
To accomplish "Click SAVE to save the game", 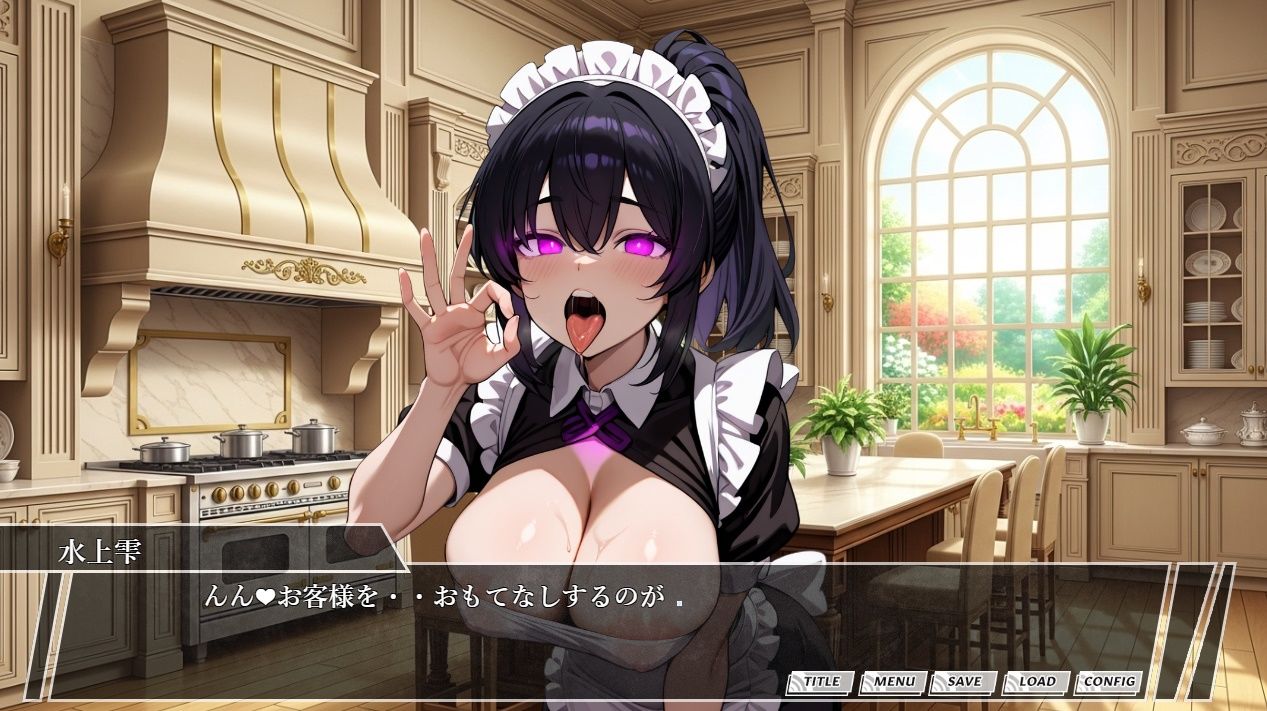I will 964,682.
